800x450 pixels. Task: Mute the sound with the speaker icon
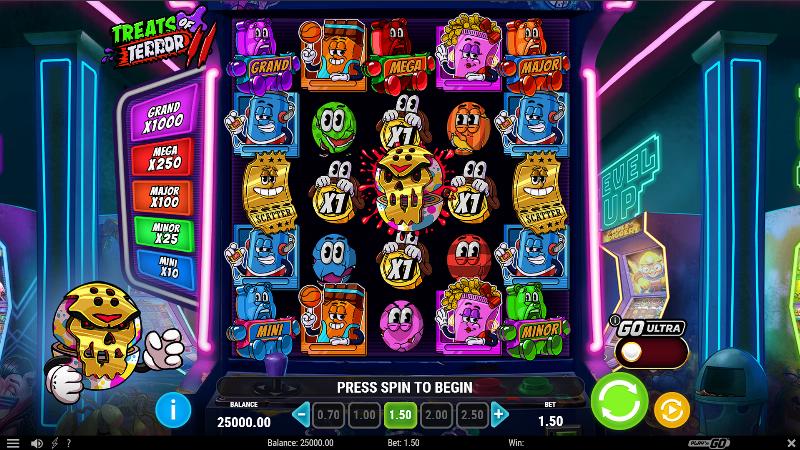[35, 443]
